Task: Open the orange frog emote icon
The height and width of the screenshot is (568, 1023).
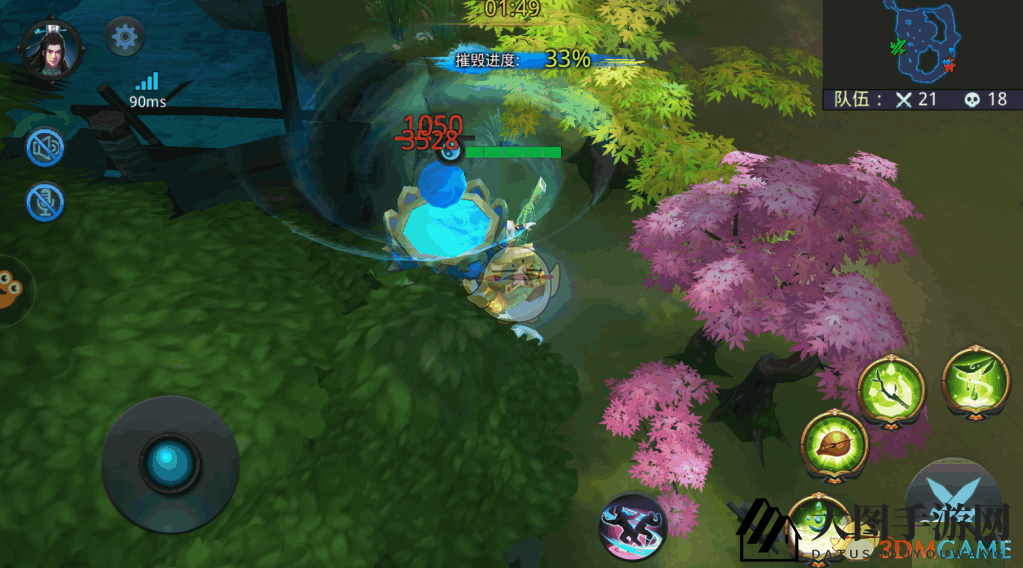Action: pos(12,291)
